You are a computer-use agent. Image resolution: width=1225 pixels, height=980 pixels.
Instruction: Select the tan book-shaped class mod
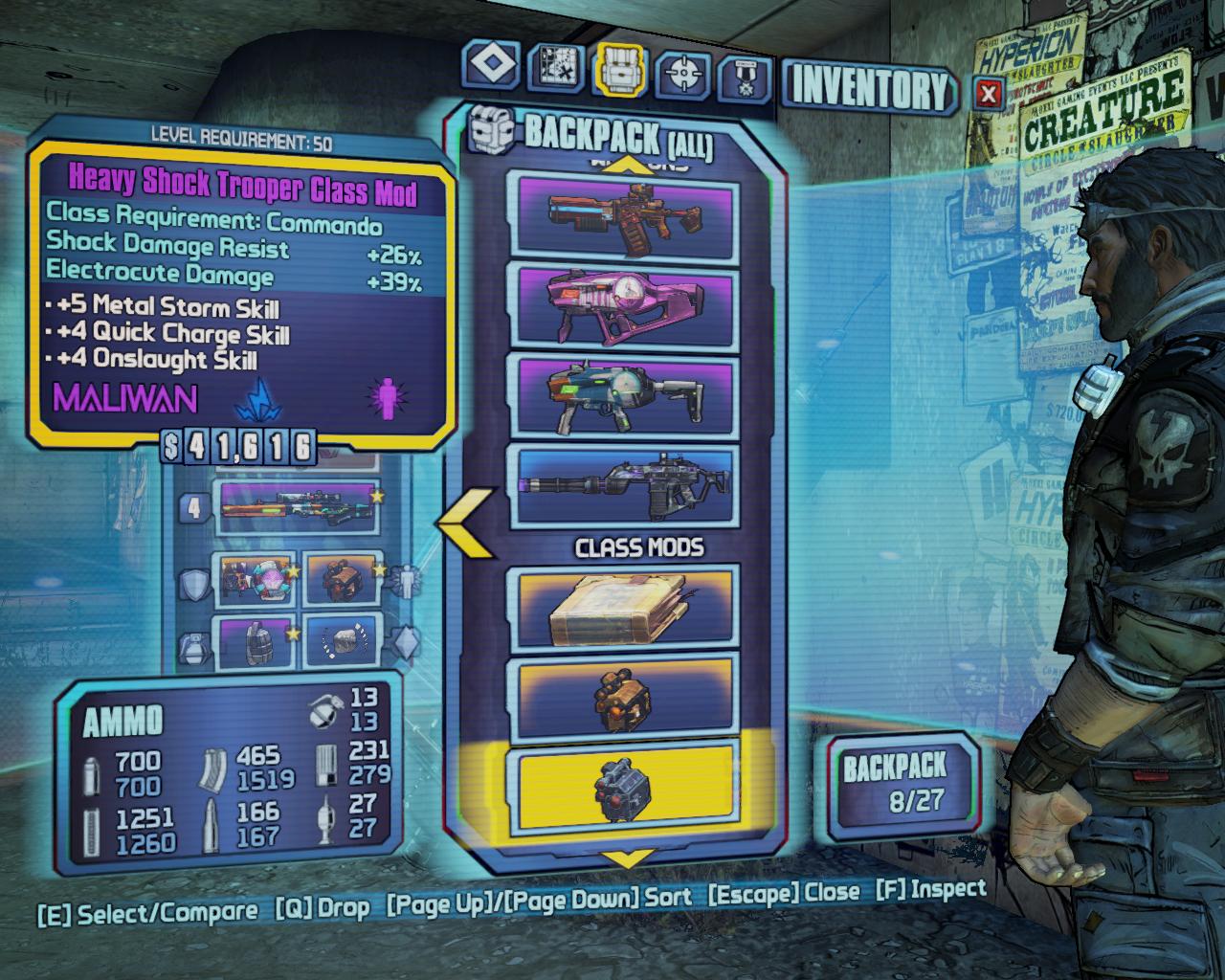click(626, 606)
